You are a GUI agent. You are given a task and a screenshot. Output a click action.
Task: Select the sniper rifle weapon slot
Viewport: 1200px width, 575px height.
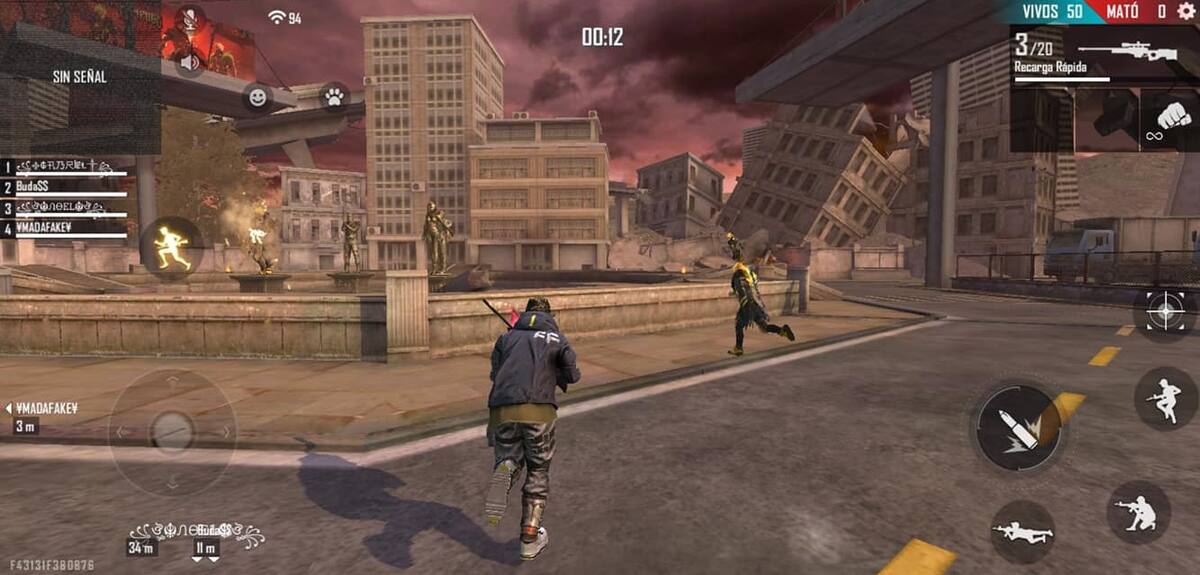pos(1105,55)
